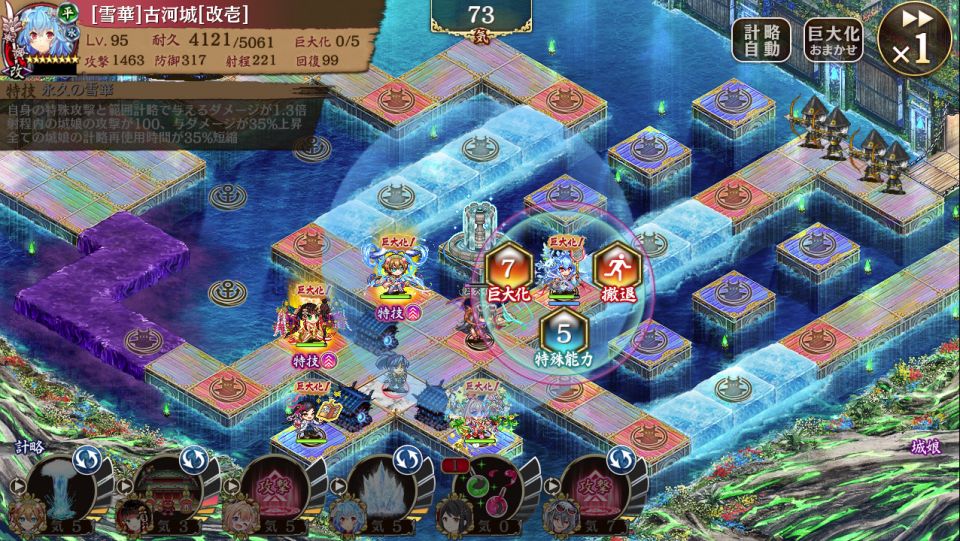Toggle the 計略自動 auto-strategy button

(x=761, y=40)
